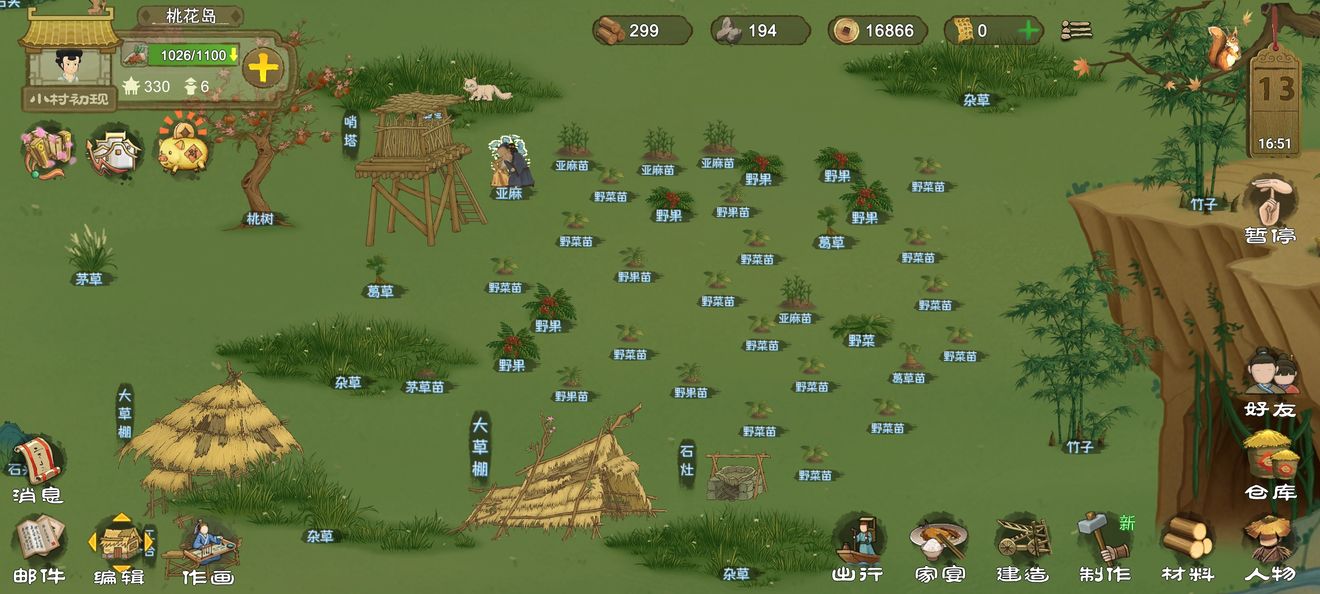
Task: Add tickets with the green plus
Action: pos(1028,30)
